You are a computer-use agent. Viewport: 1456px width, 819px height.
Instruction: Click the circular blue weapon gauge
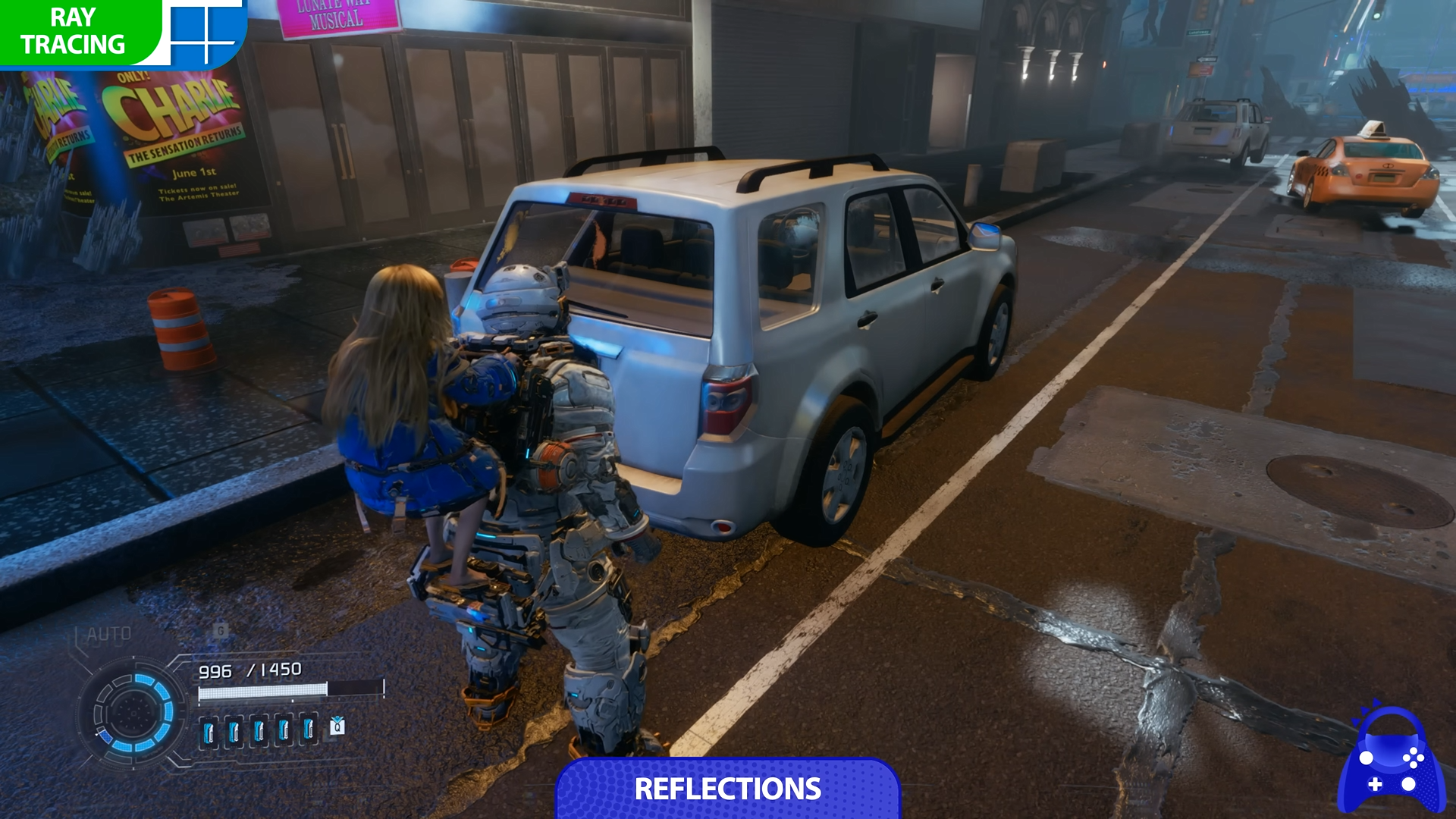pyautogui.click(x=133, y=712)
